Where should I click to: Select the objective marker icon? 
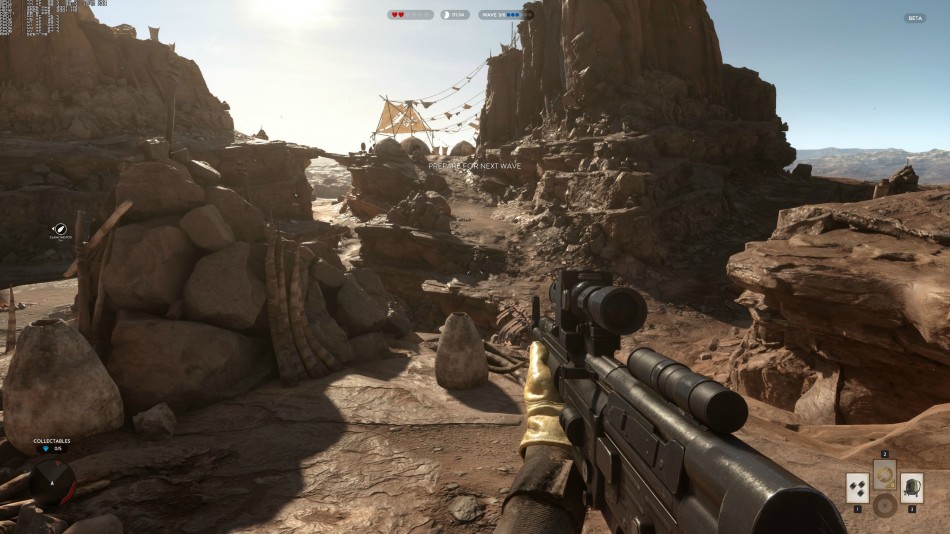pos(60,229)
